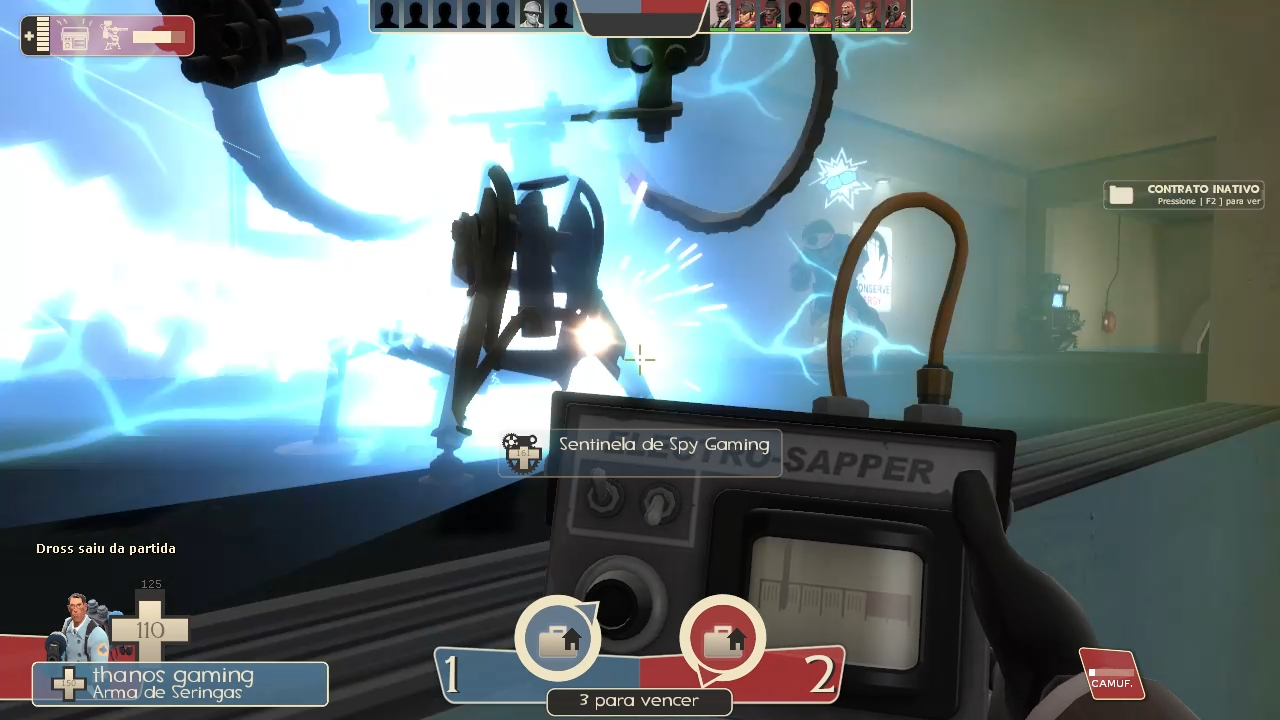The width and height of the screenshot is (1280, 720).
Task: Select the thanos gaming disguise panel
Action: coord(180,684)
